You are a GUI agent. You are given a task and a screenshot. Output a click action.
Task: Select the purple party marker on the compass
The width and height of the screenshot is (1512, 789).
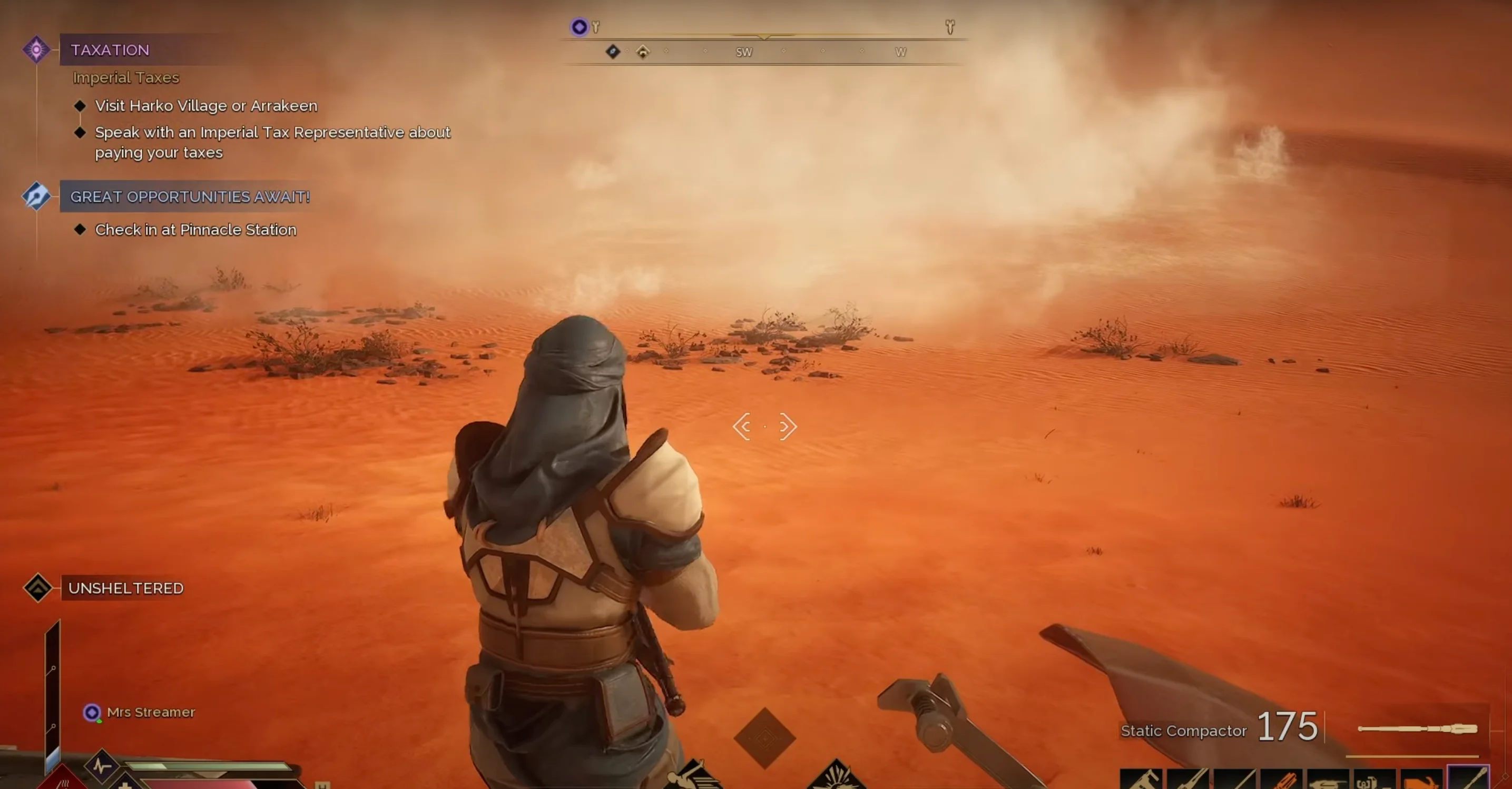(580, 26)
